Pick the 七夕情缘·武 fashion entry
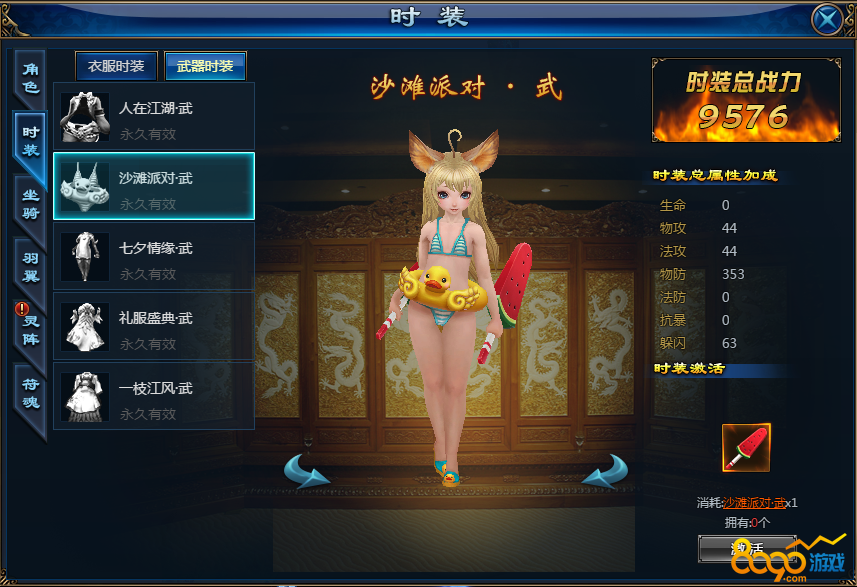Viewport: 857px width, 587px height. point(154,256)
